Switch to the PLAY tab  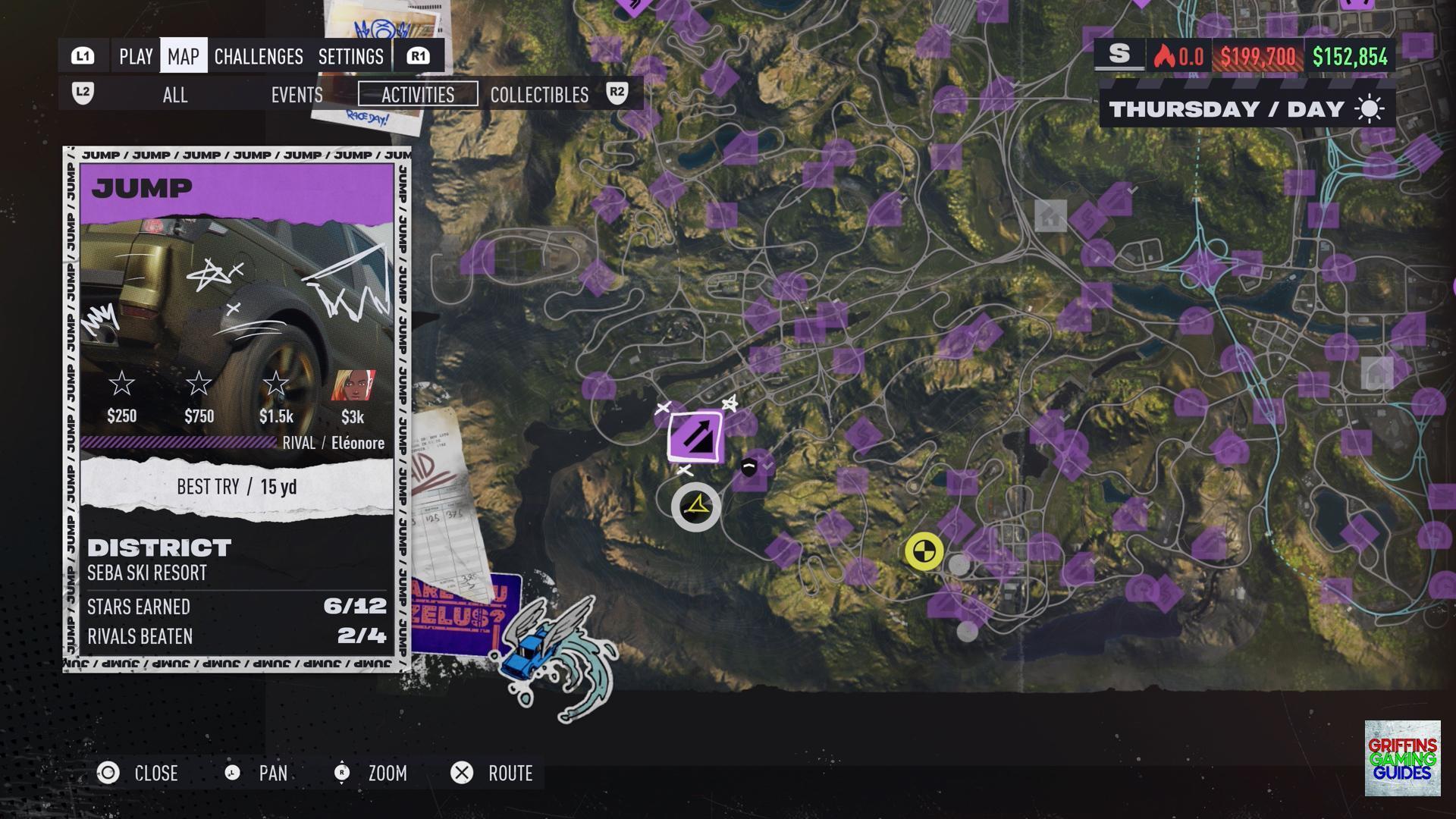(136, 56)
